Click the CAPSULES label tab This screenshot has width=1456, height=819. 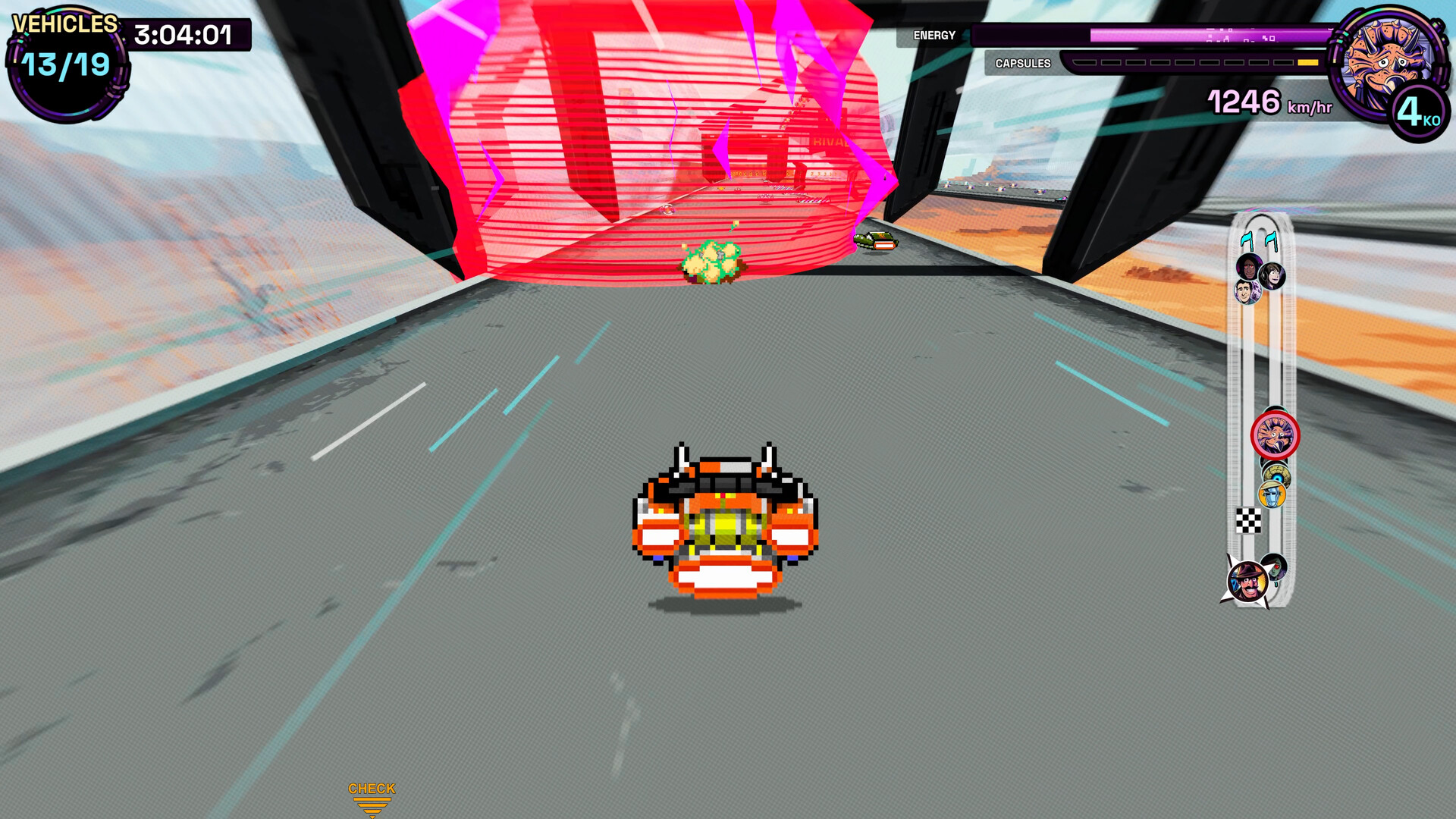click(x=1022, y=63)
